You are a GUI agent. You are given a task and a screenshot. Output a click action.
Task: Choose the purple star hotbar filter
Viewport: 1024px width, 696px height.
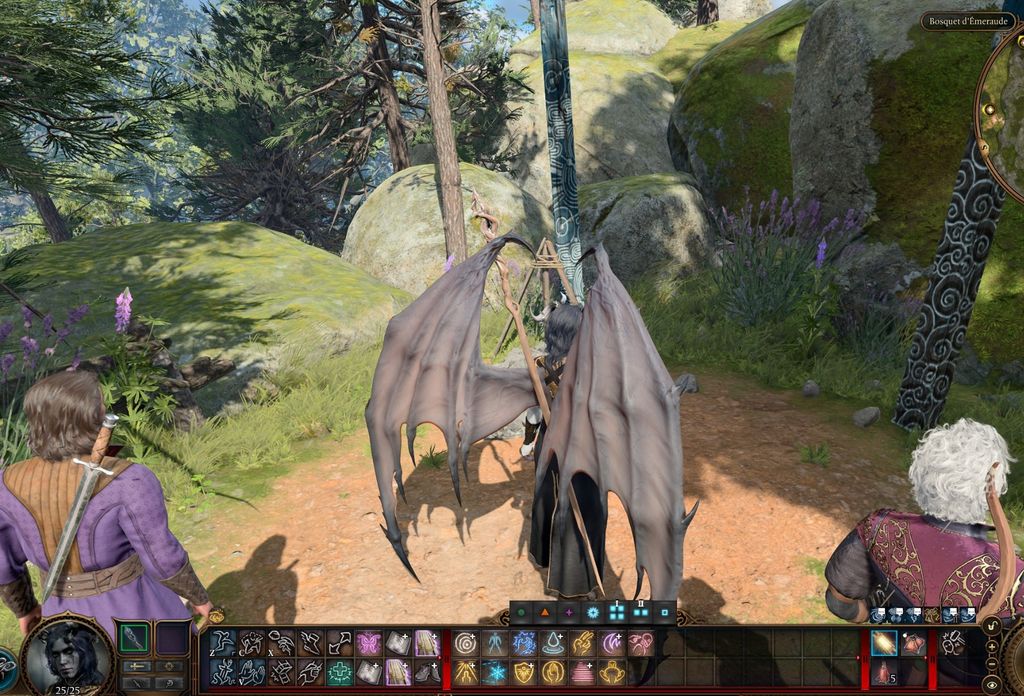tap(568, 611)
